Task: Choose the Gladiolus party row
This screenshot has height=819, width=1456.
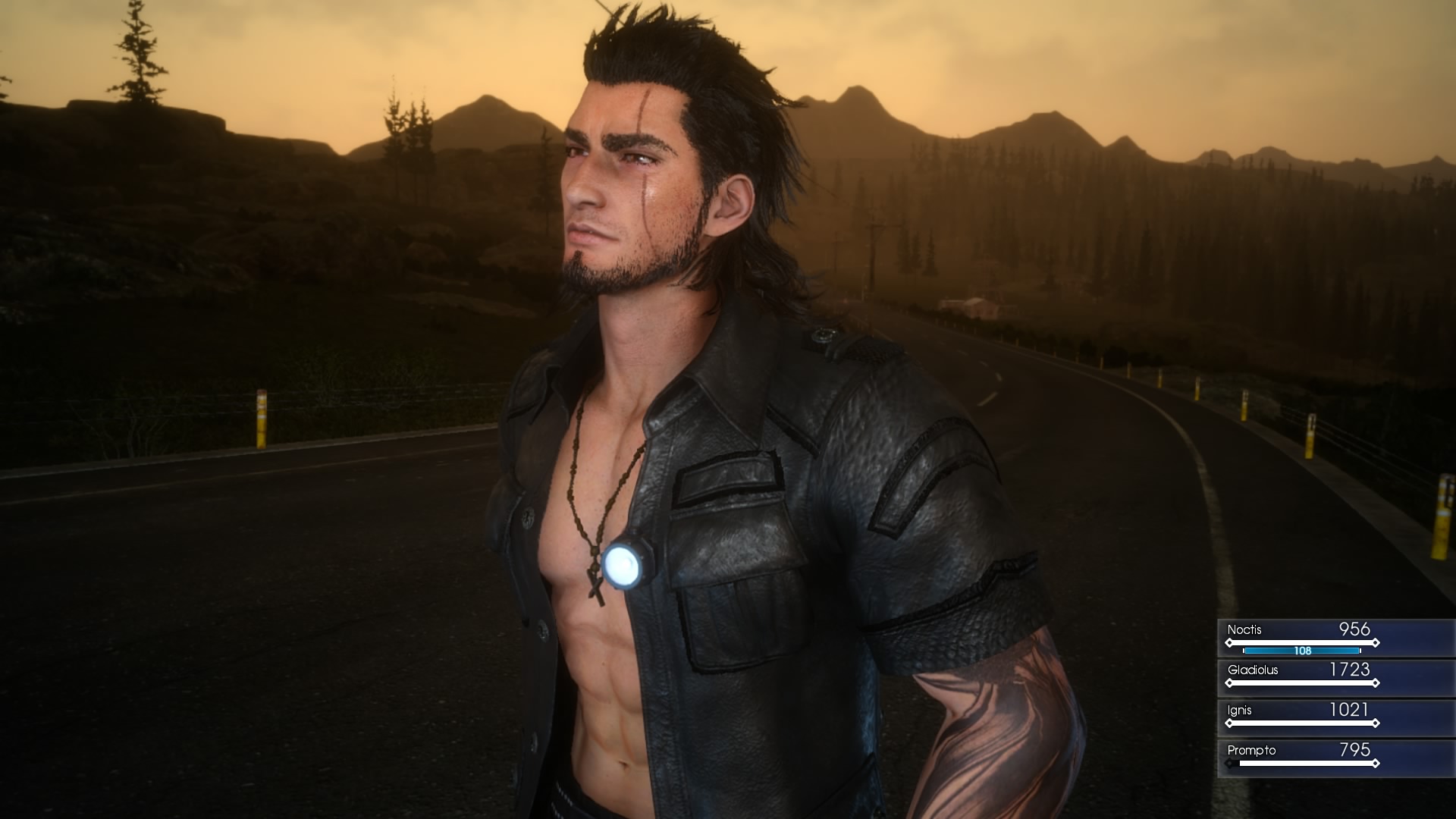Action: click(1335, 677)
